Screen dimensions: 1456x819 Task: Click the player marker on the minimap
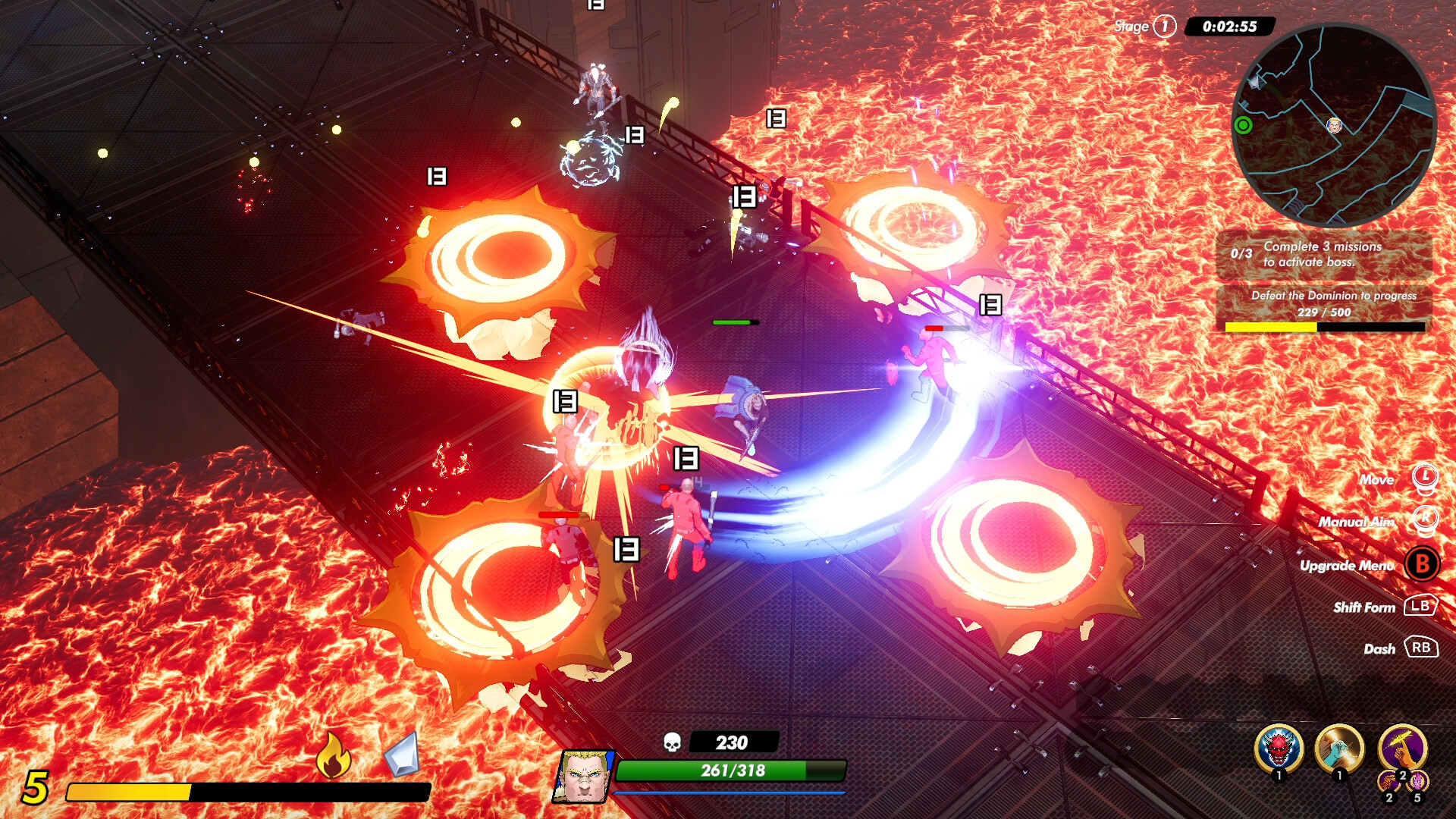click(x=1335, y=125)
